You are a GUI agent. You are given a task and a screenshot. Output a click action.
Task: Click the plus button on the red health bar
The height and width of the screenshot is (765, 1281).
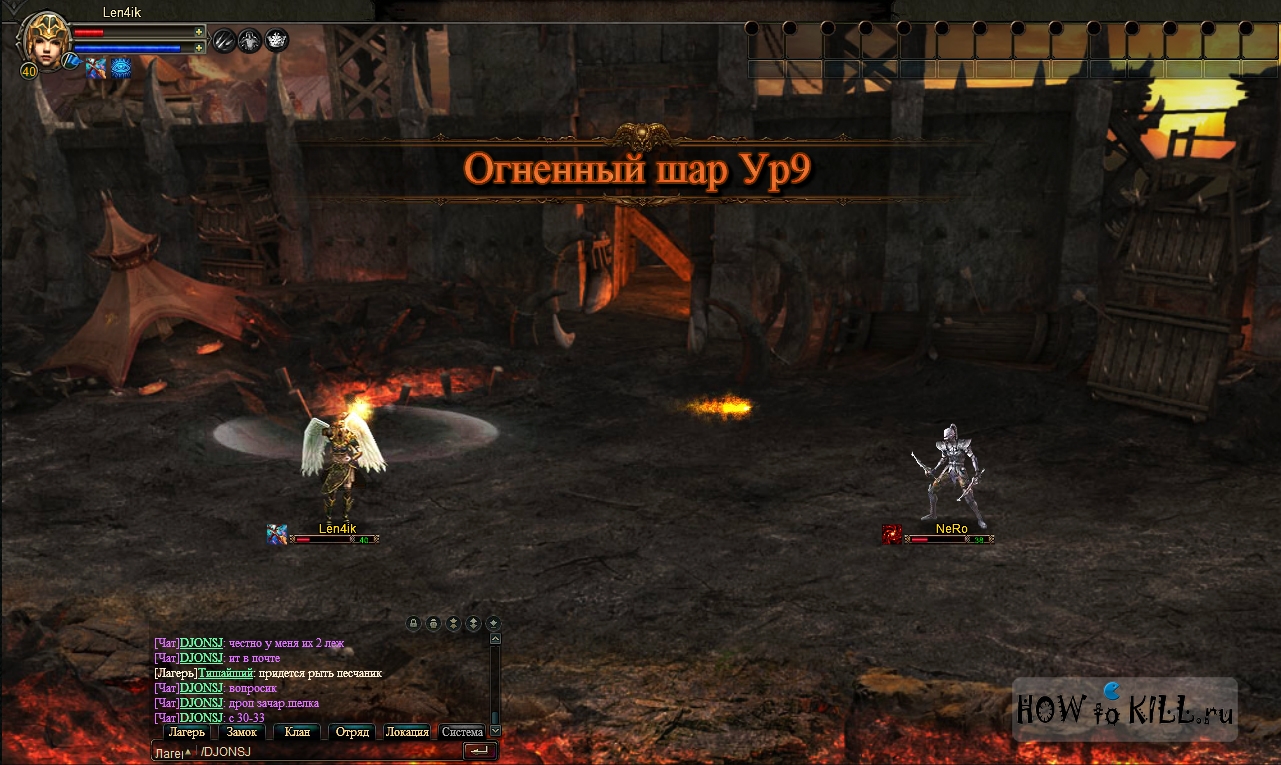click(x=199, y=32)
